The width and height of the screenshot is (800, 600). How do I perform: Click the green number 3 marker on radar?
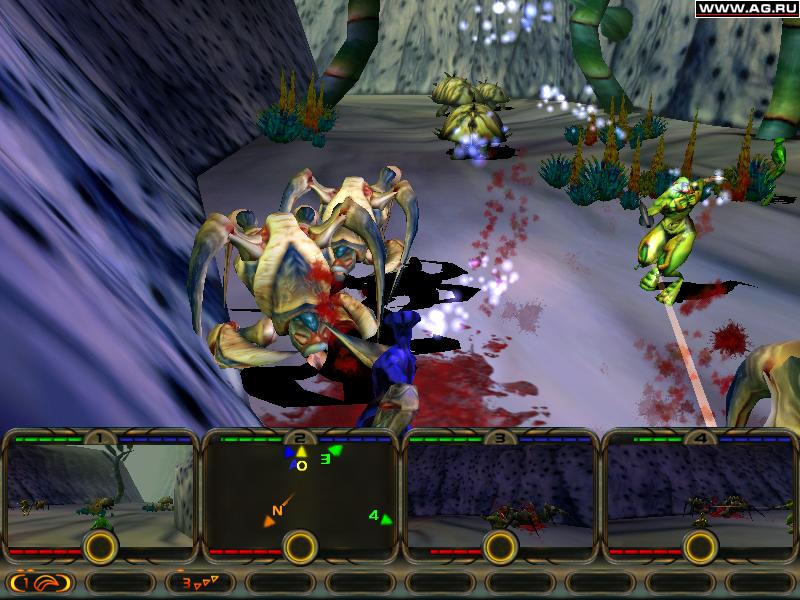click(x=329, y=458)
